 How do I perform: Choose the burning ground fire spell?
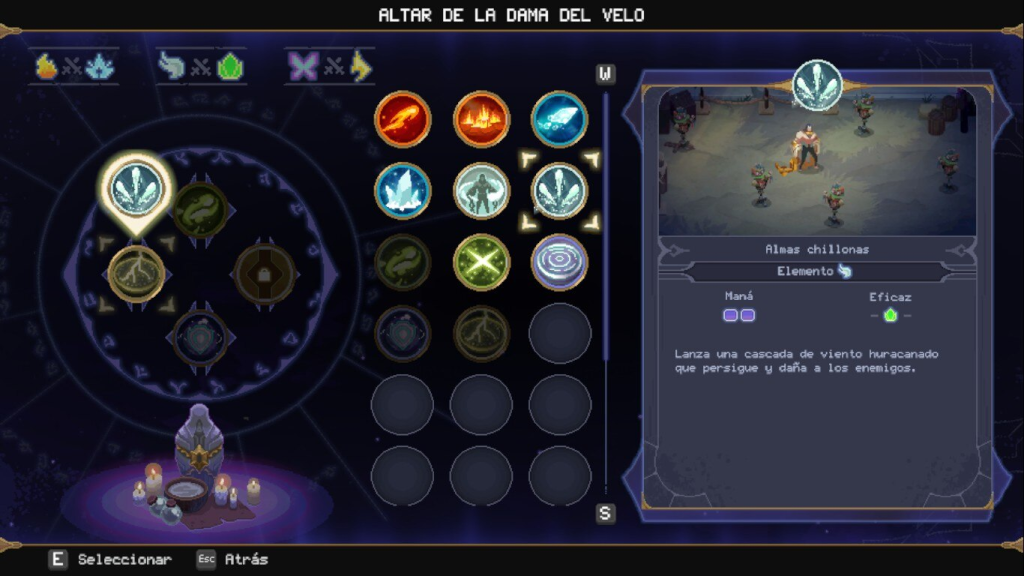pos(481,120)
